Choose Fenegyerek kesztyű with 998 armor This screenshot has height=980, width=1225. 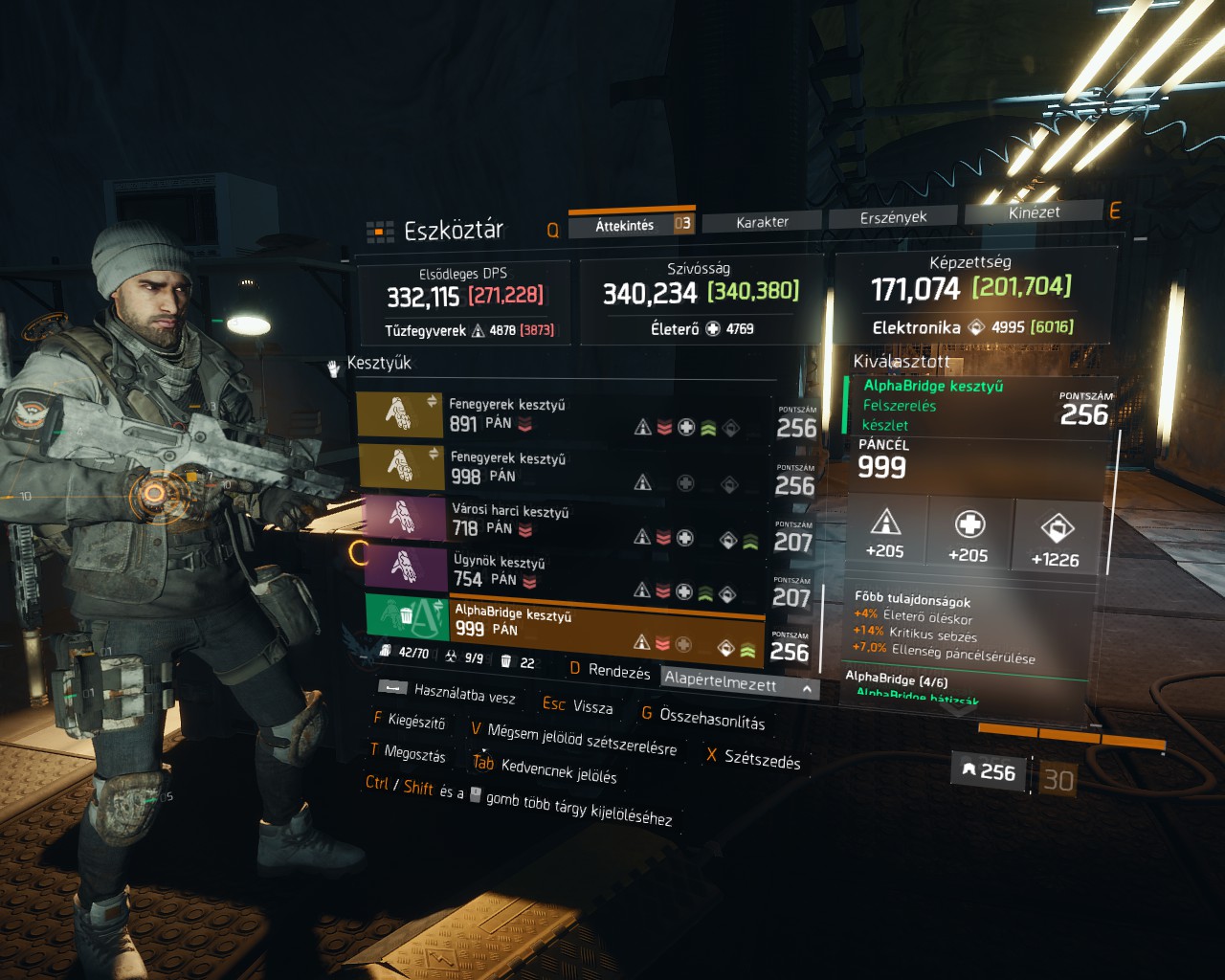[565, 468]
